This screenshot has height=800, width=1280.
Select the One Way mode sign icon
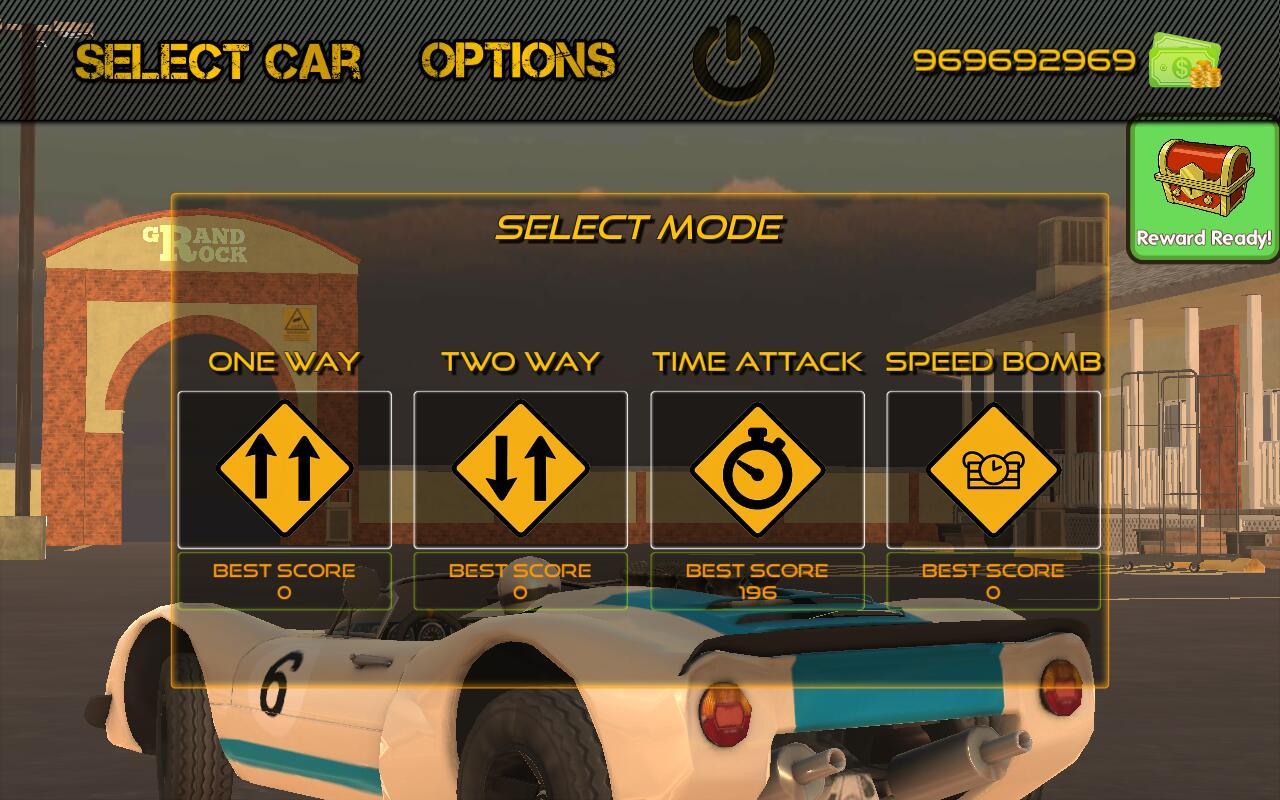tap(283, 468)
